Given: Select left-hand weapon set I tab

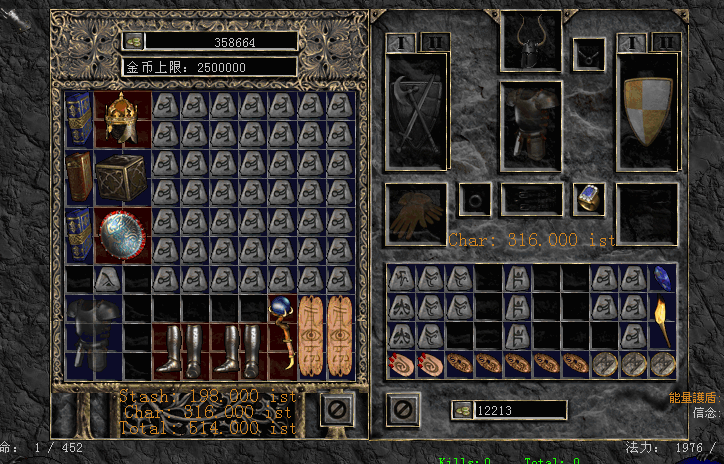Looking at the screenshot, I should (x=402, y=42).
